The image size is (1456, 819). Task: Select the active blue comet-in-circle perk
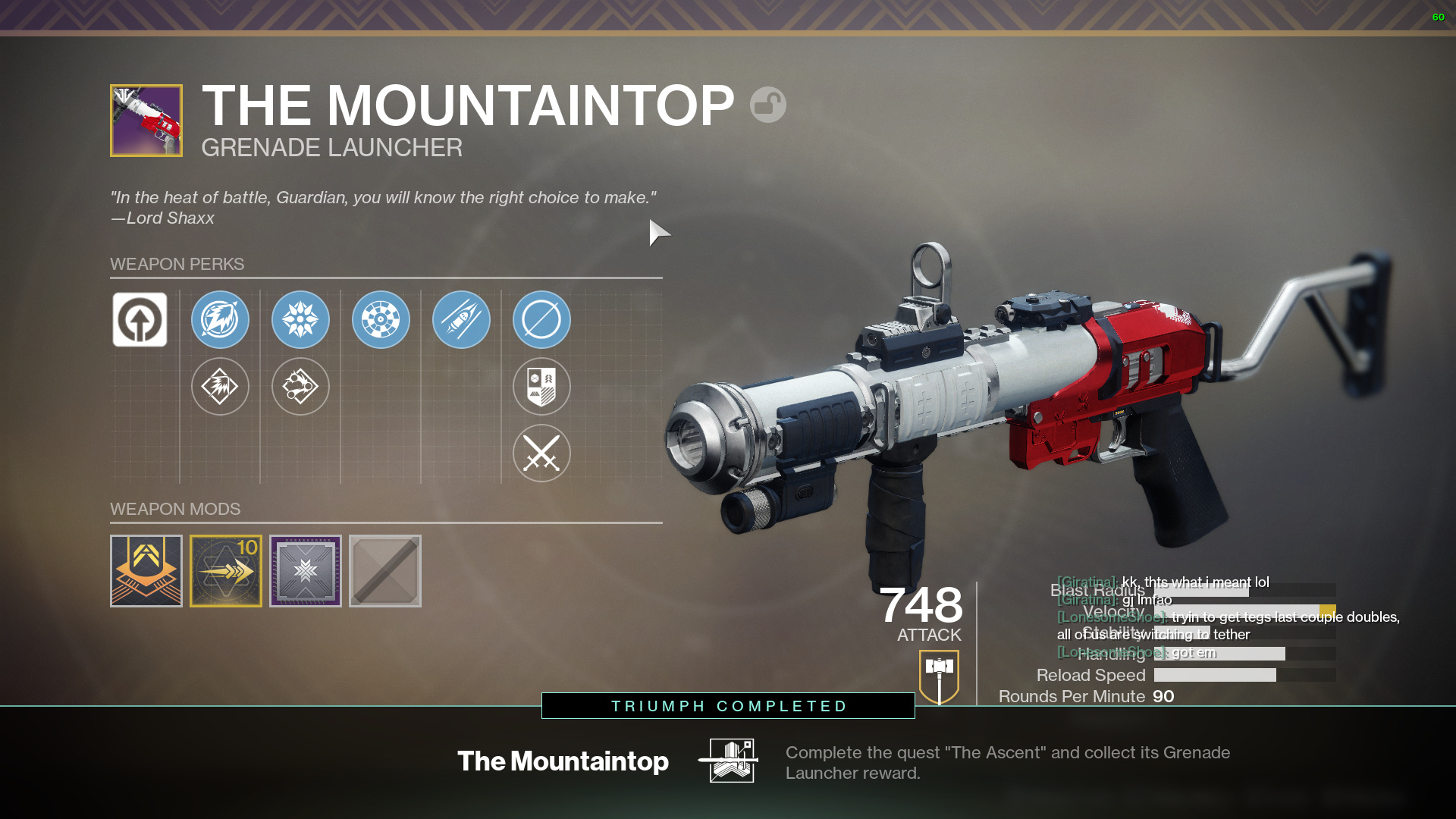(x=220, y=320)
